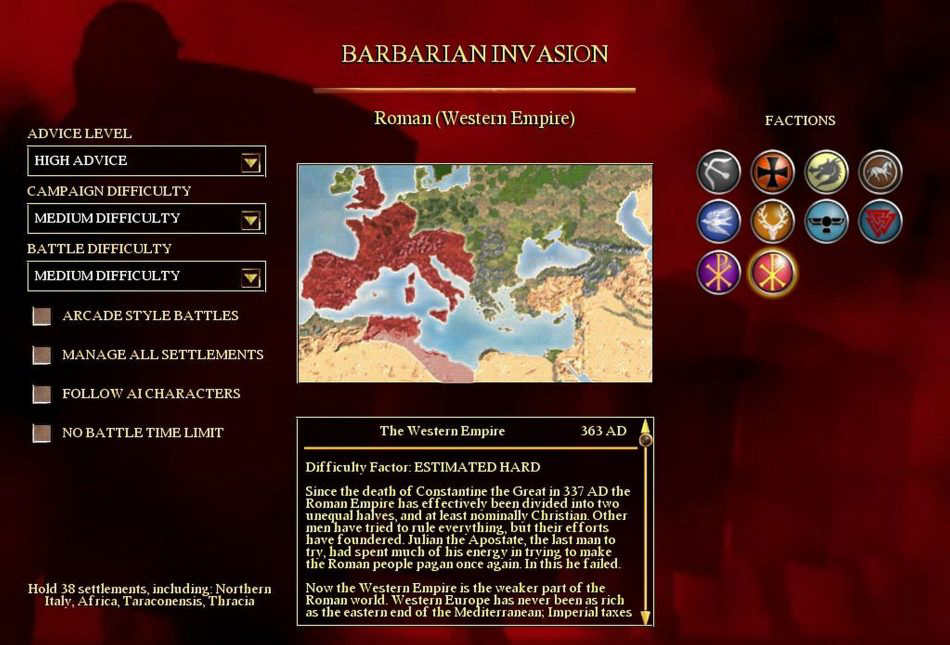Choose the red interlocked triangles faction emblem

pos(880,222)
